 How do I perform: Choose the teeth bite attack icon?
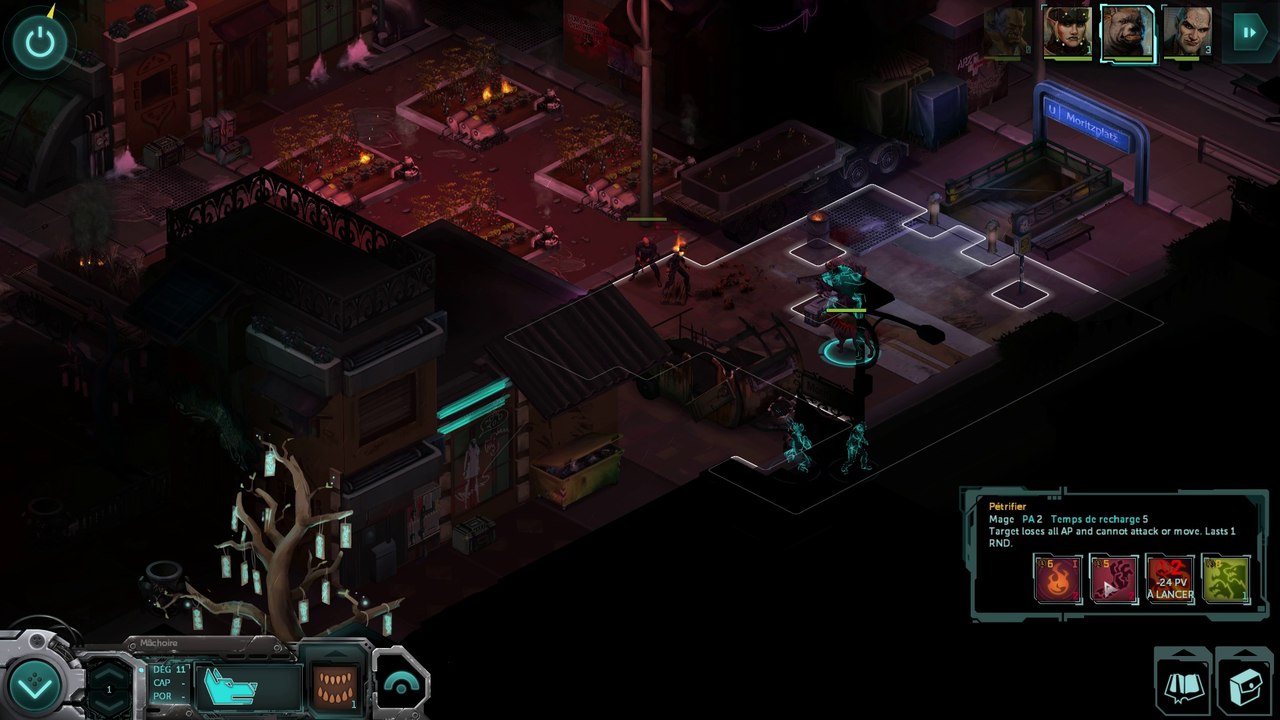334,685
